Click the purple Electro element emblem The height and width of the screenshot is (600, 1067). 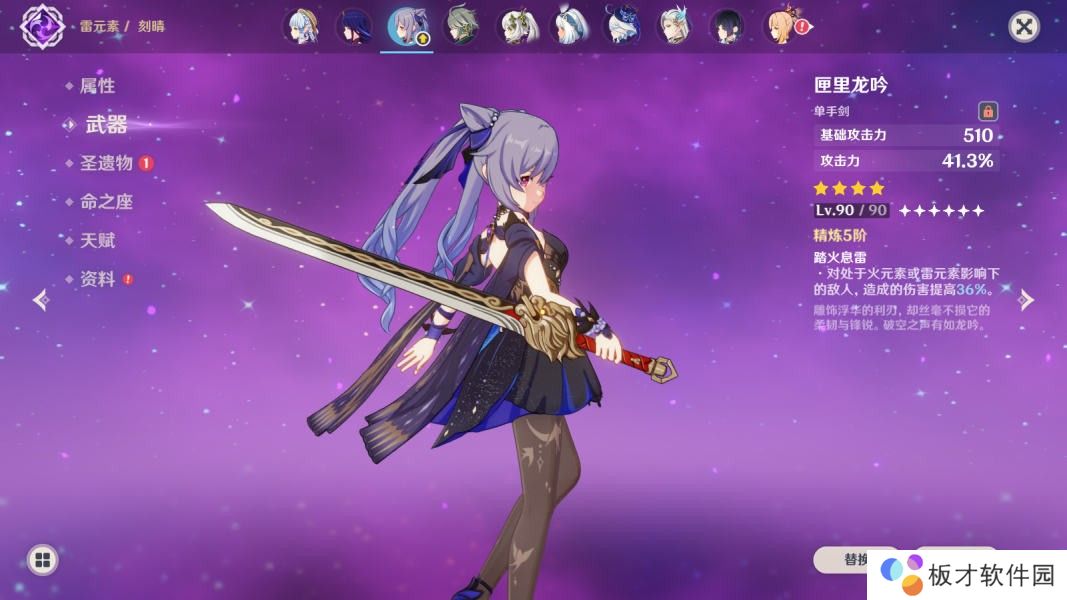click(x=43, y=26)
